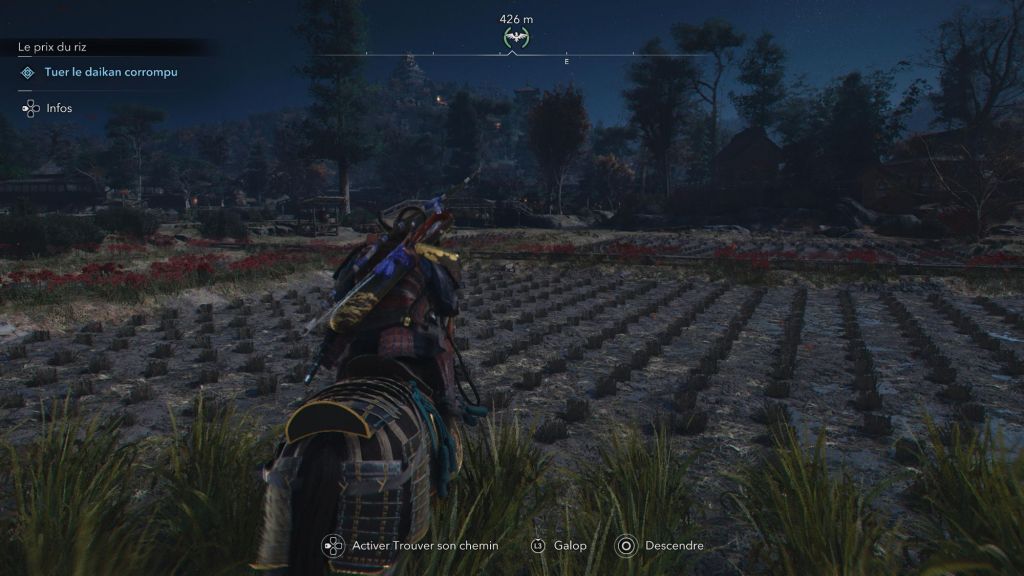The image size is (1024, 576).
Task: Select the "Tuer le daikan corrompu" objective
Action: [111, 72]
